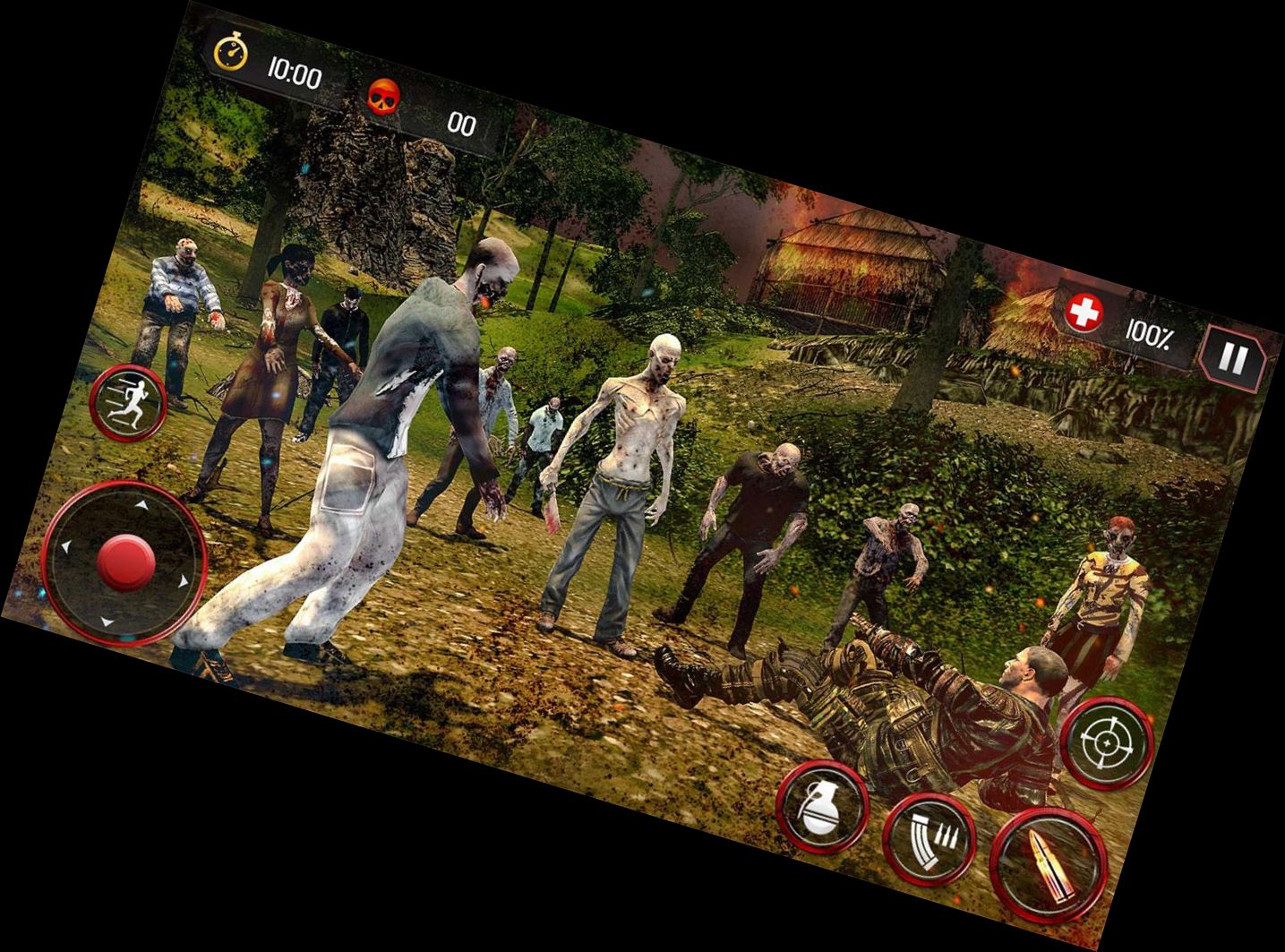
Task: Check the 100% health indicator
Action: (1152, 331)
